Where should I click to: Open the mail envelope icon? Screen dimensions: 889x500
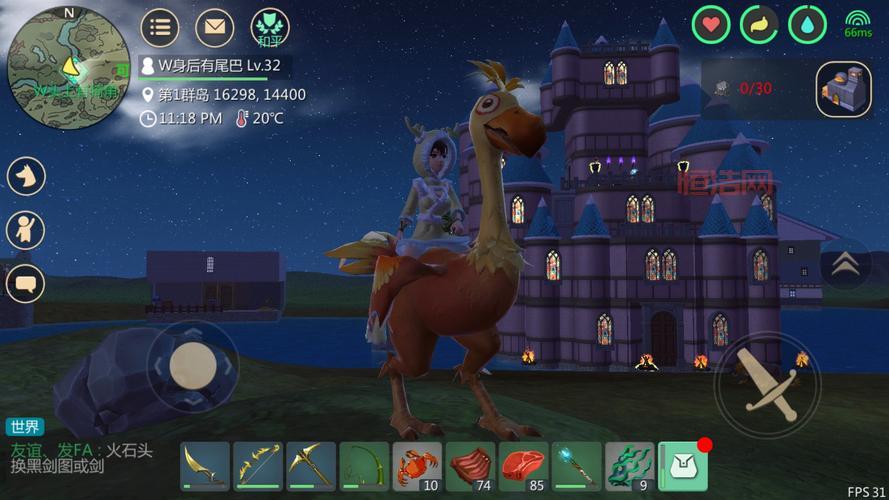point(213,27)
